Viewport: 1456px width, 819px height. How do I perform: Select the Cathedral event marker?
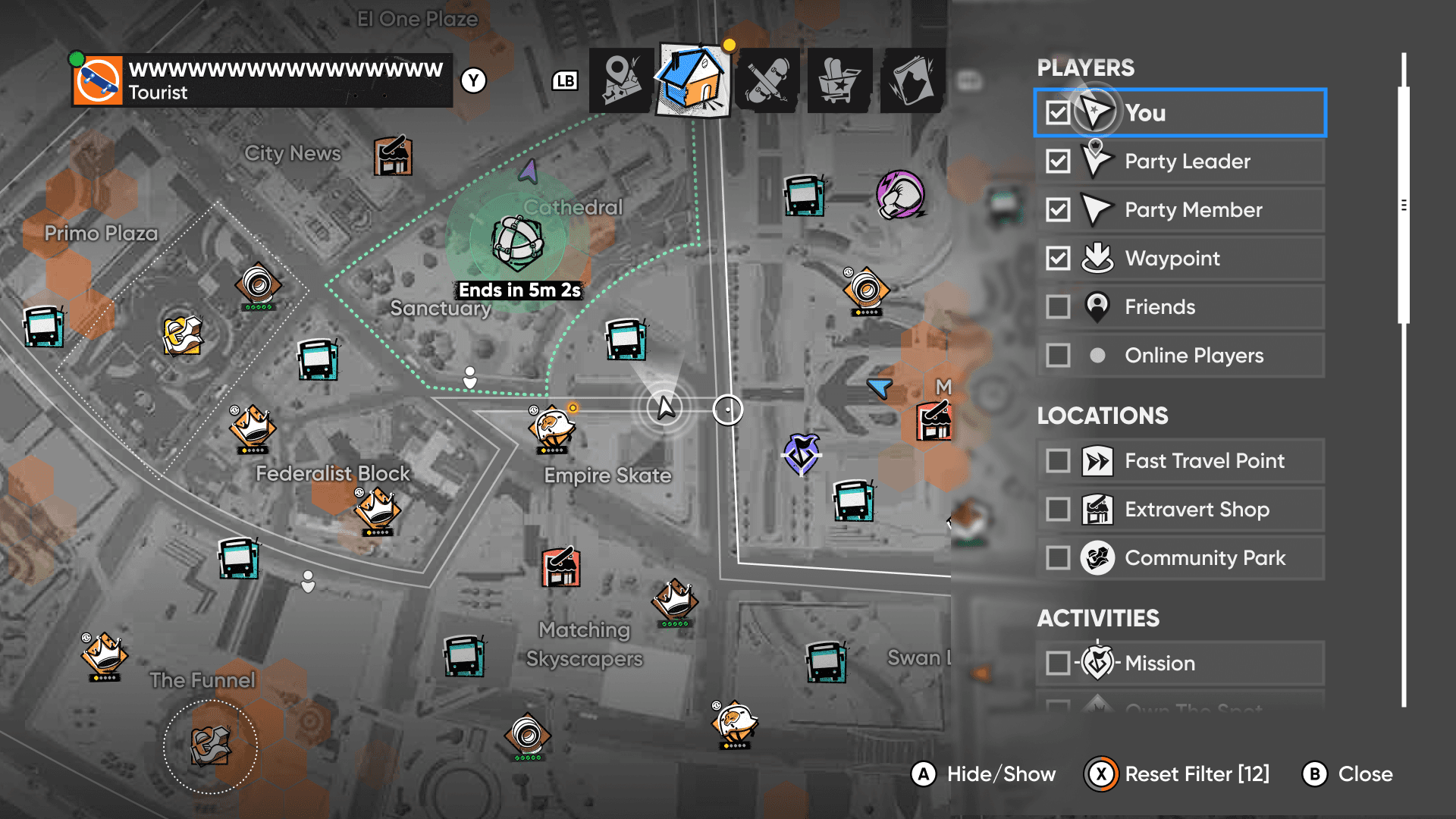tap(518, 243)
